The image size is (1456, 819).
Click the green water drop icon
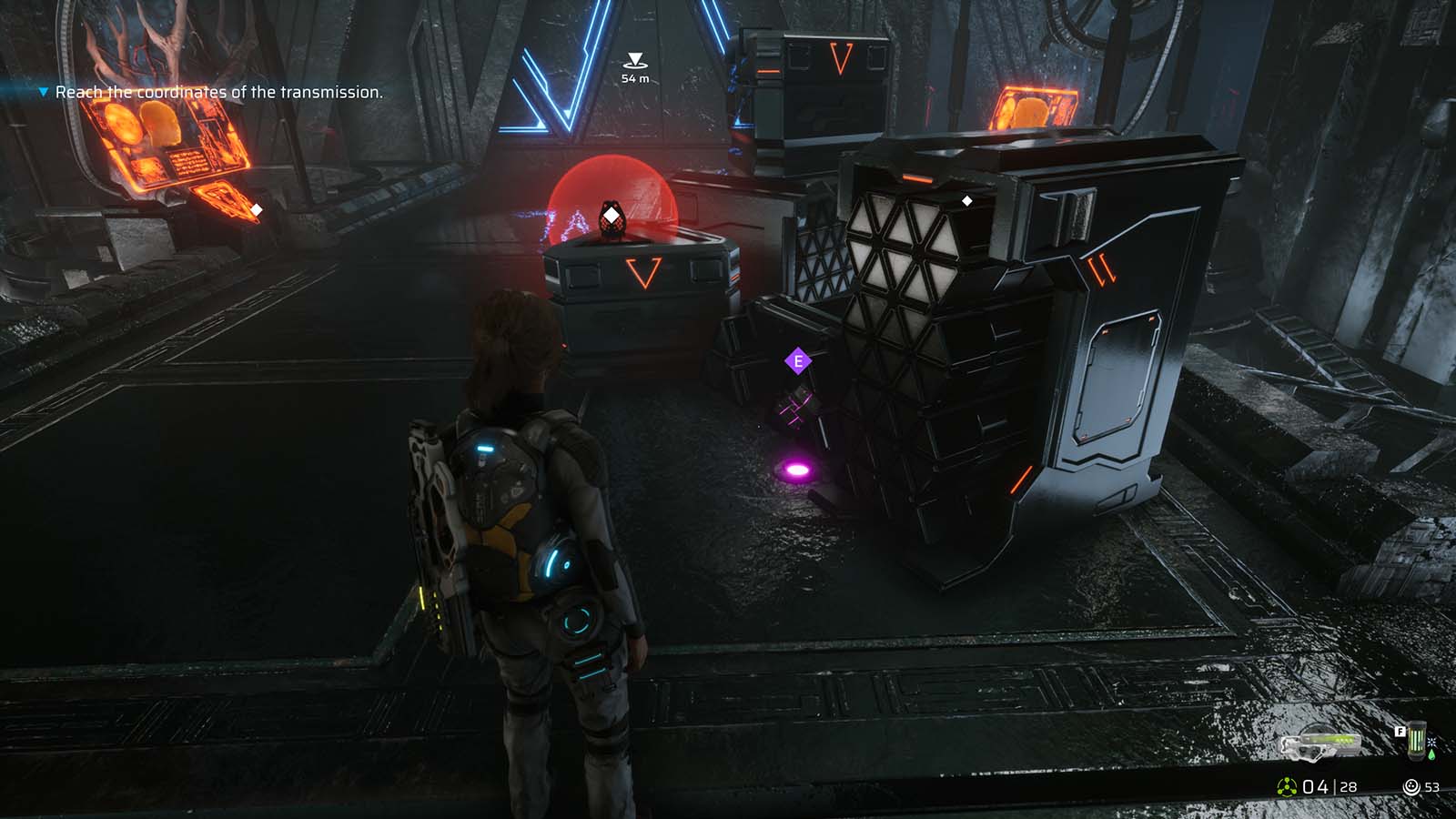click(x=1431, y=755)
